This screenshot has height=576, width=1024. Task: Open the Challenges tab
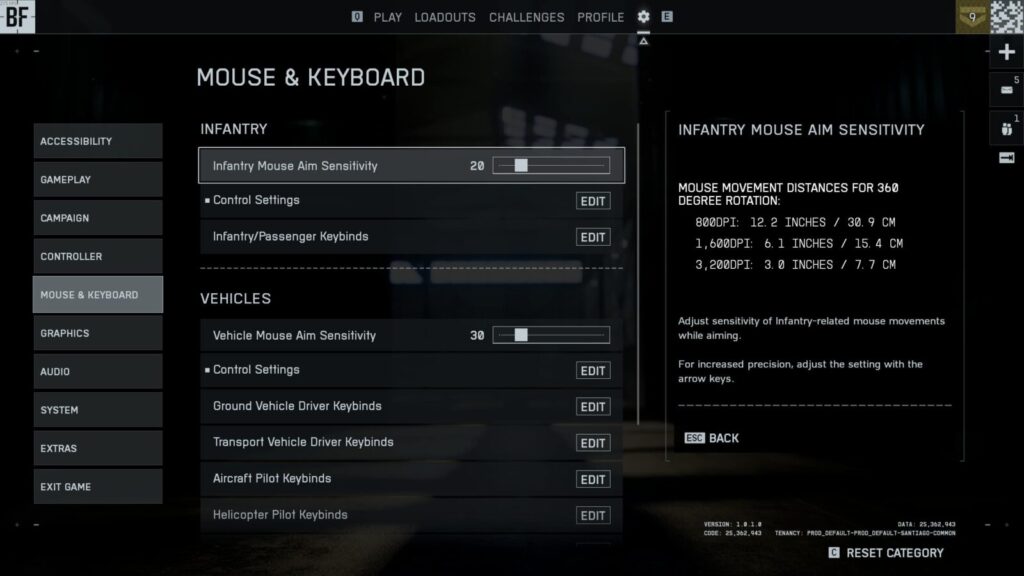[x=526, y=17]
